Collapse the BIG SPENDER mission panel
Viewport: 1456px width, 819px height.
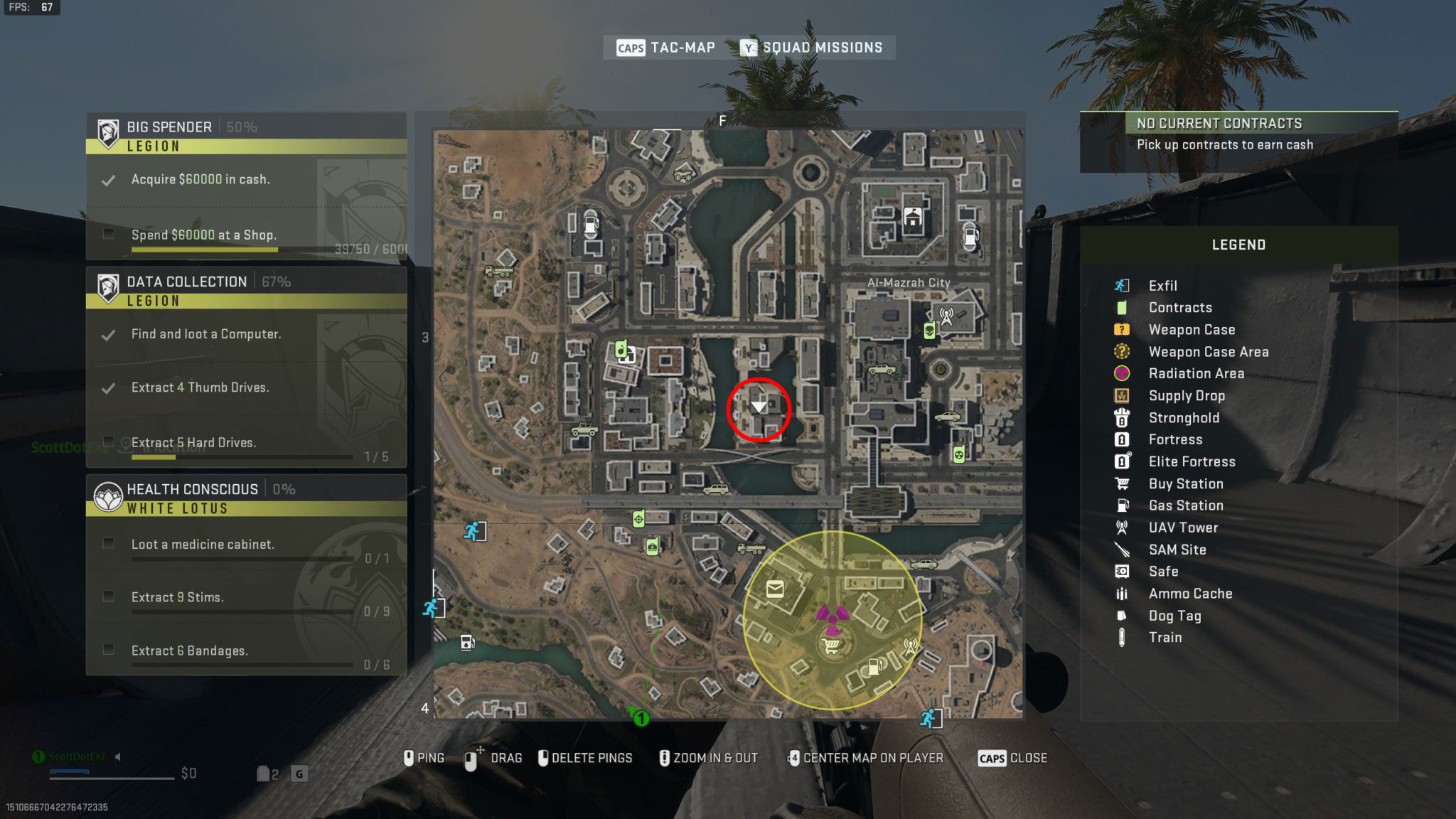click(x=169, y=127)
